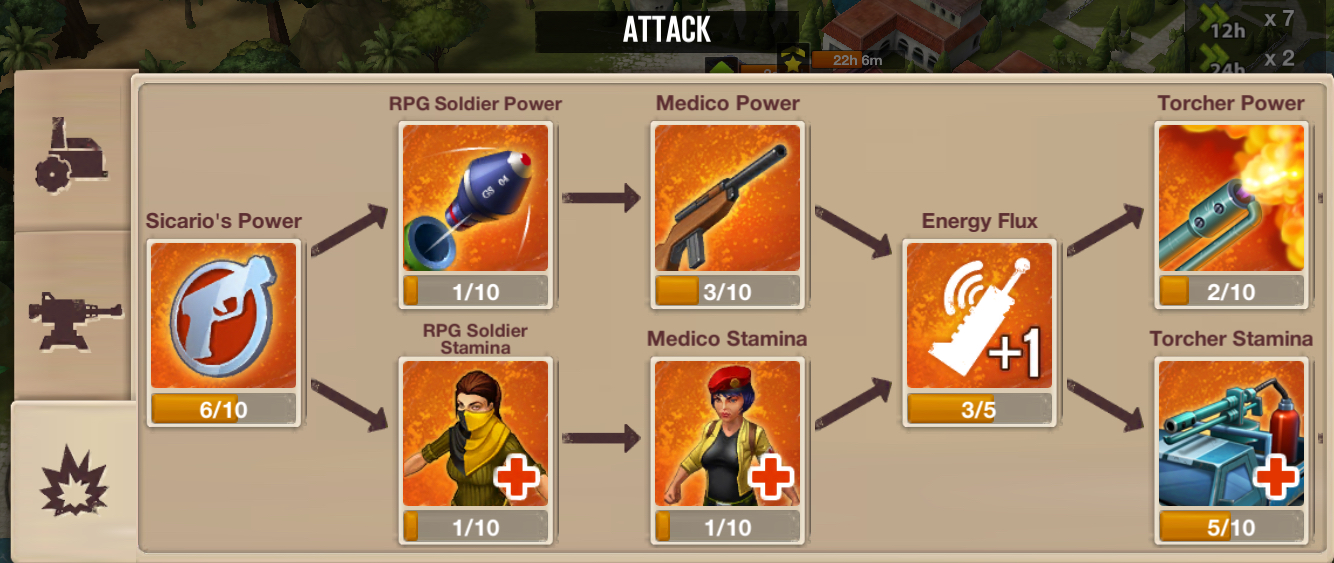
Task: Select the Sicario's Power upgrade
Action: click(224, 316)
